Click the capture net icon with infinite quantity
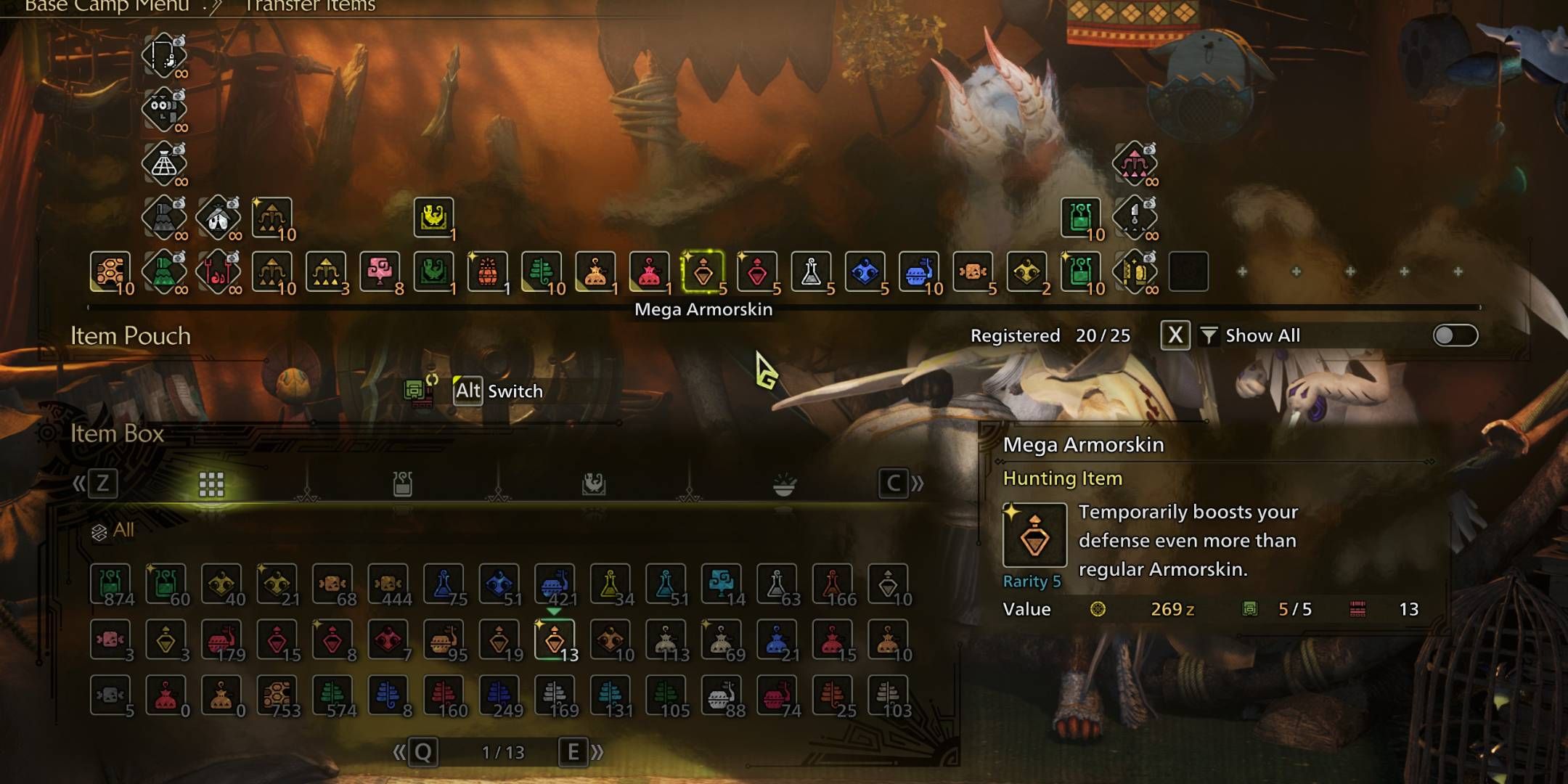The width and height of the screenshot is (1568, 784). 163,163
